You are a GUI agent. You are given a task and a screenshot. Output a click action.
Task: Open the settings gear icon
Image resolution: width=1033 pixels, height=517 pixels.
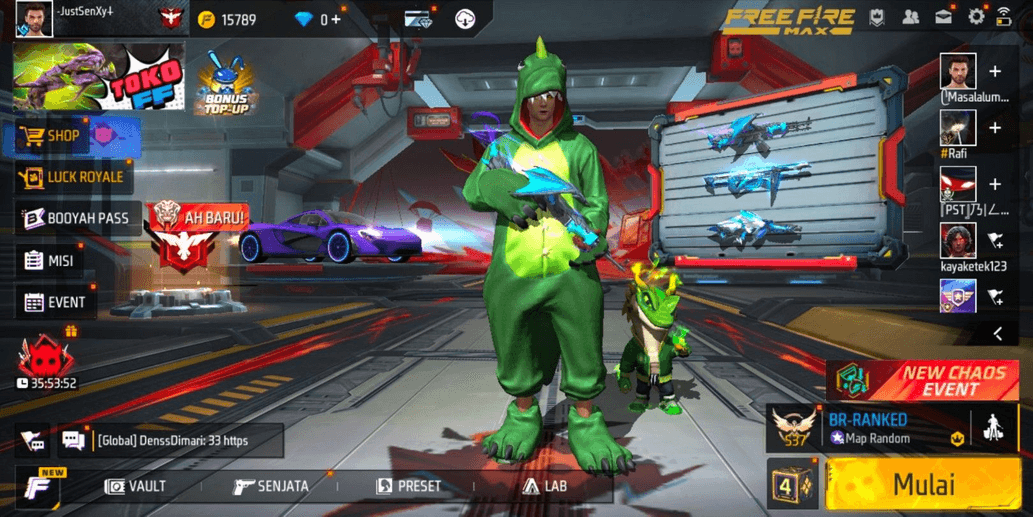[x=976, y=17]
